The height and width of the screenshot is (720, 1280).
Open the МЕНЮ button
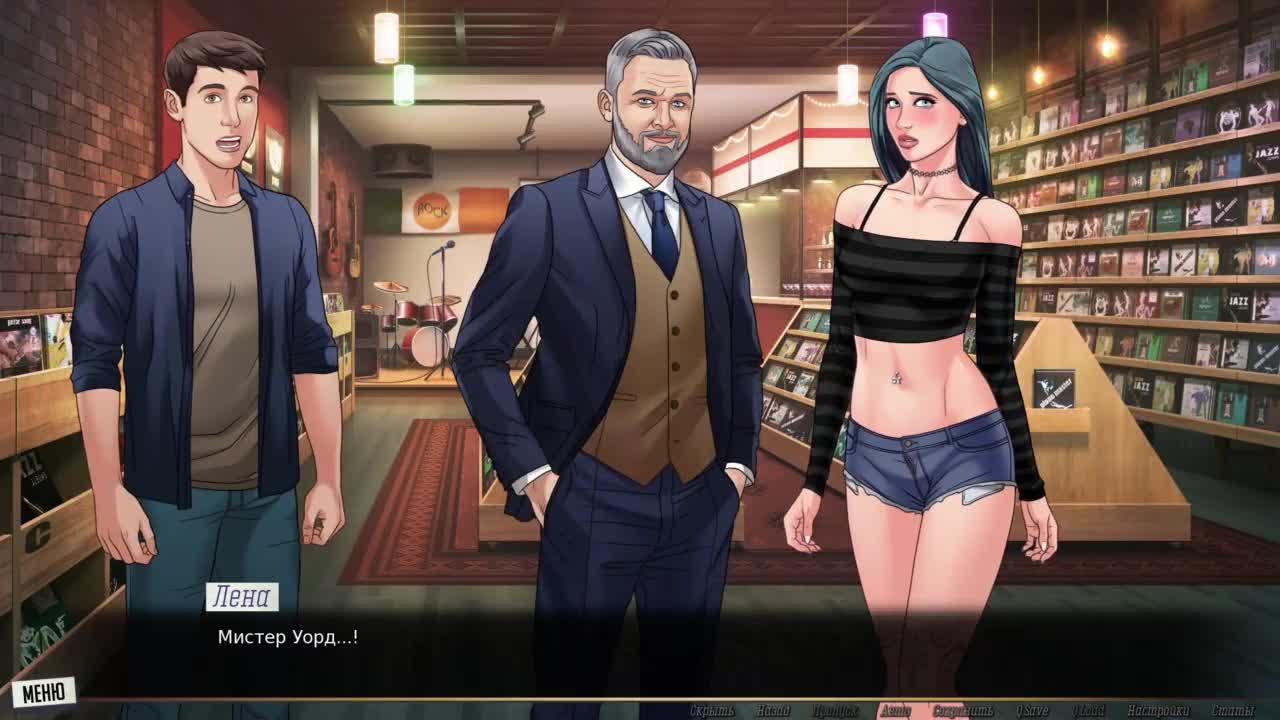click(x=44, y=691)
